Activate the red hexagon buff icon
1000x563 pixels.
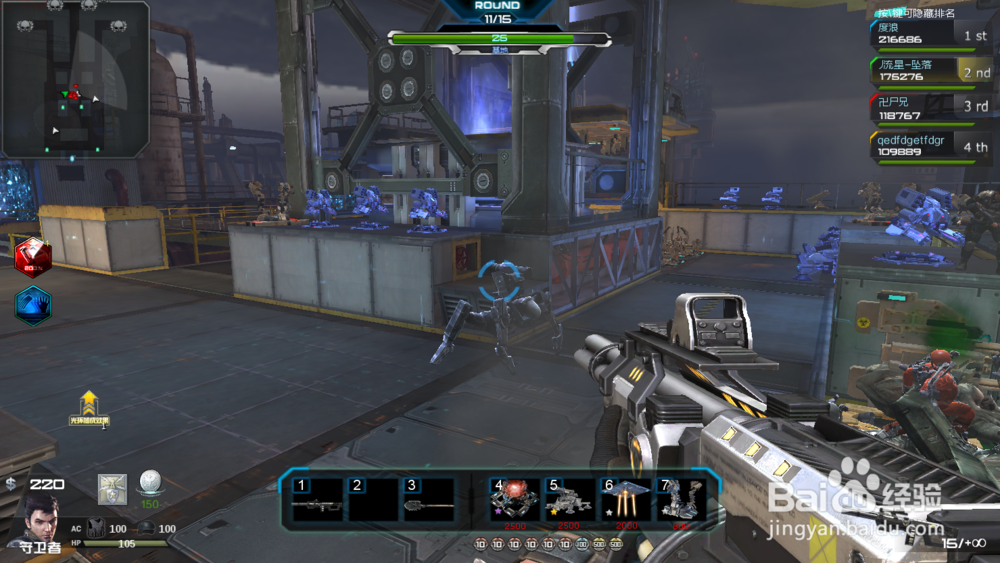point(32,254)
